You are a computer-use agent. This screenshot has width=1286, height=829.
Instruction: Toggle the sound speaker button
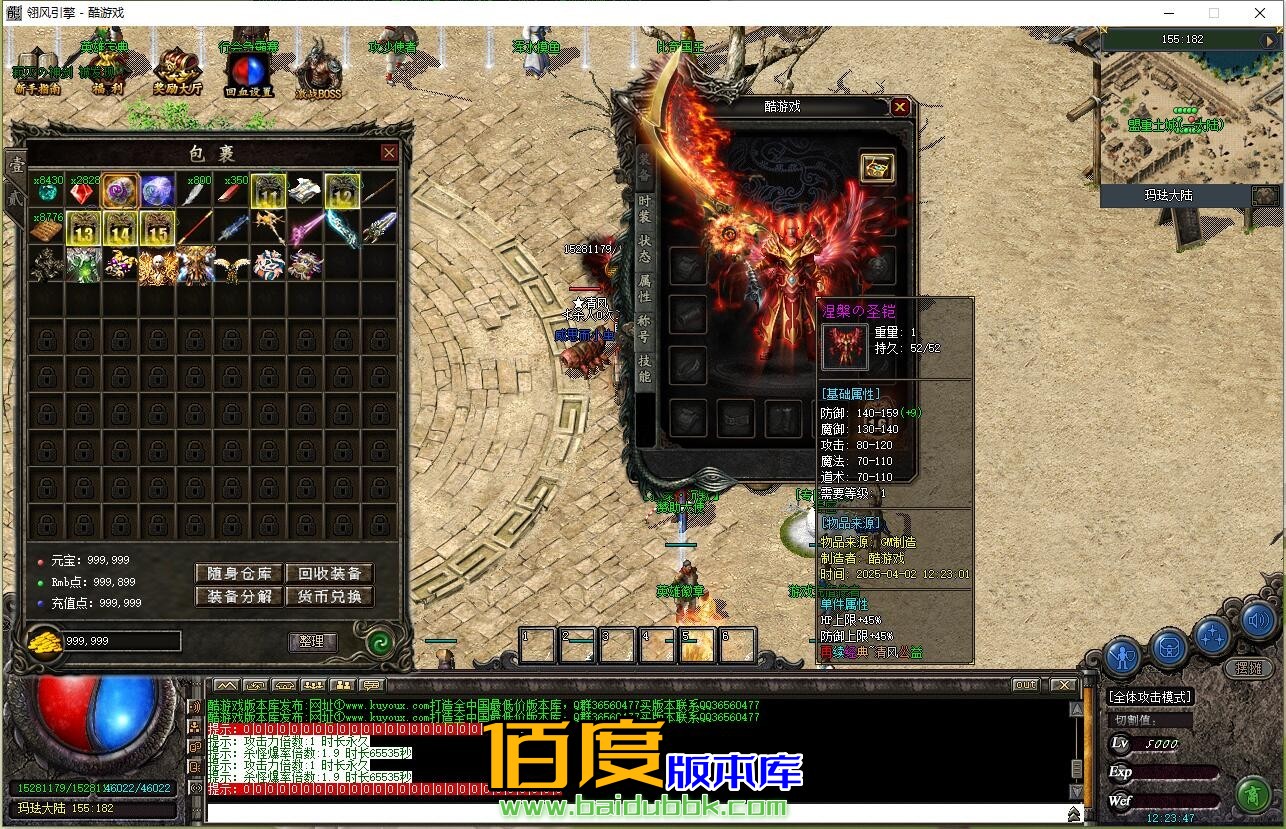[x=1260, y=622]
